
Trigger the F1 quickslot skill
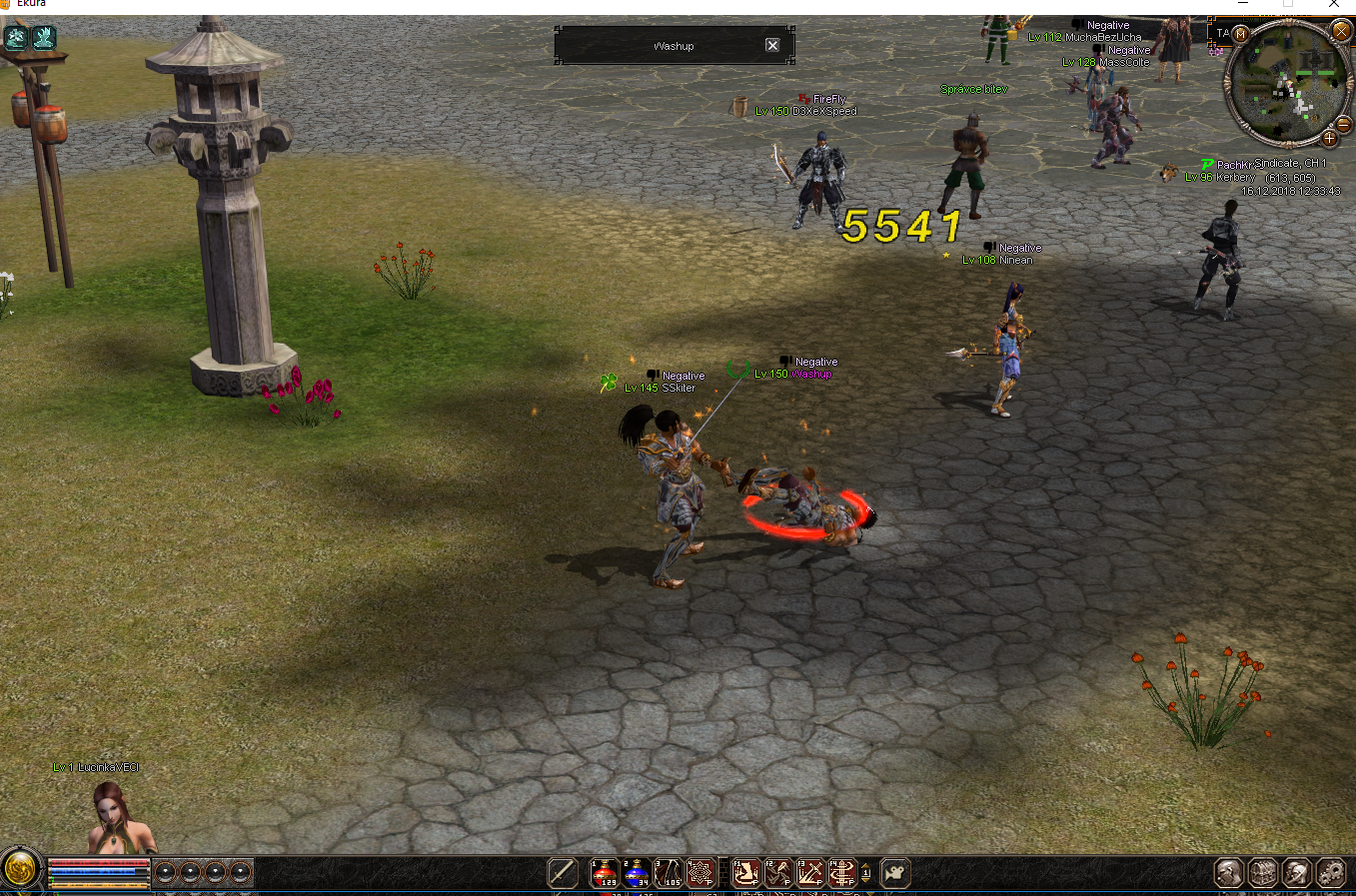(745, 873)
